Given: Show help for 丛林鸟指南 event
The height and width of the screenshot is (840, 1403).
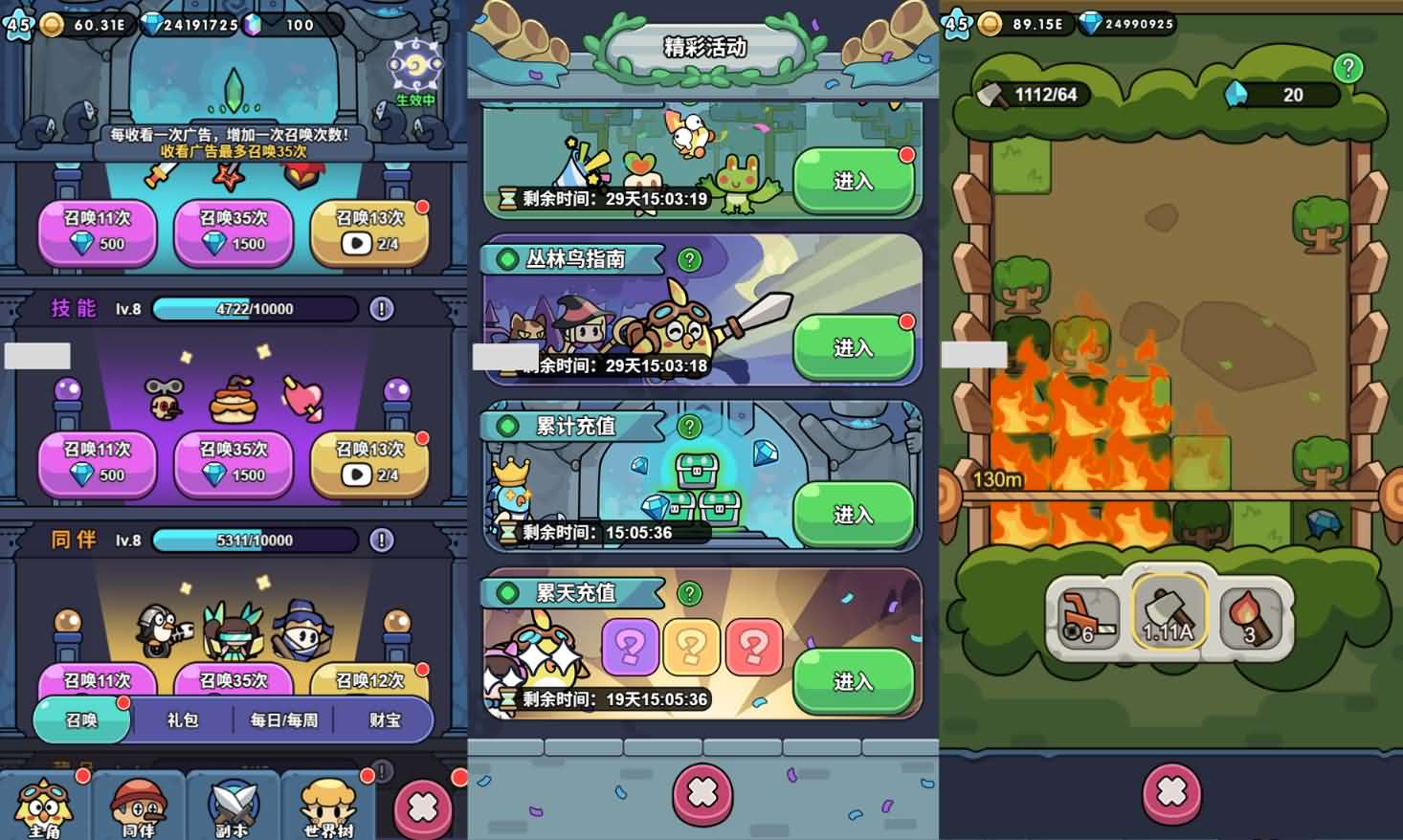Looking at the screenshot, I should point(689,259).
